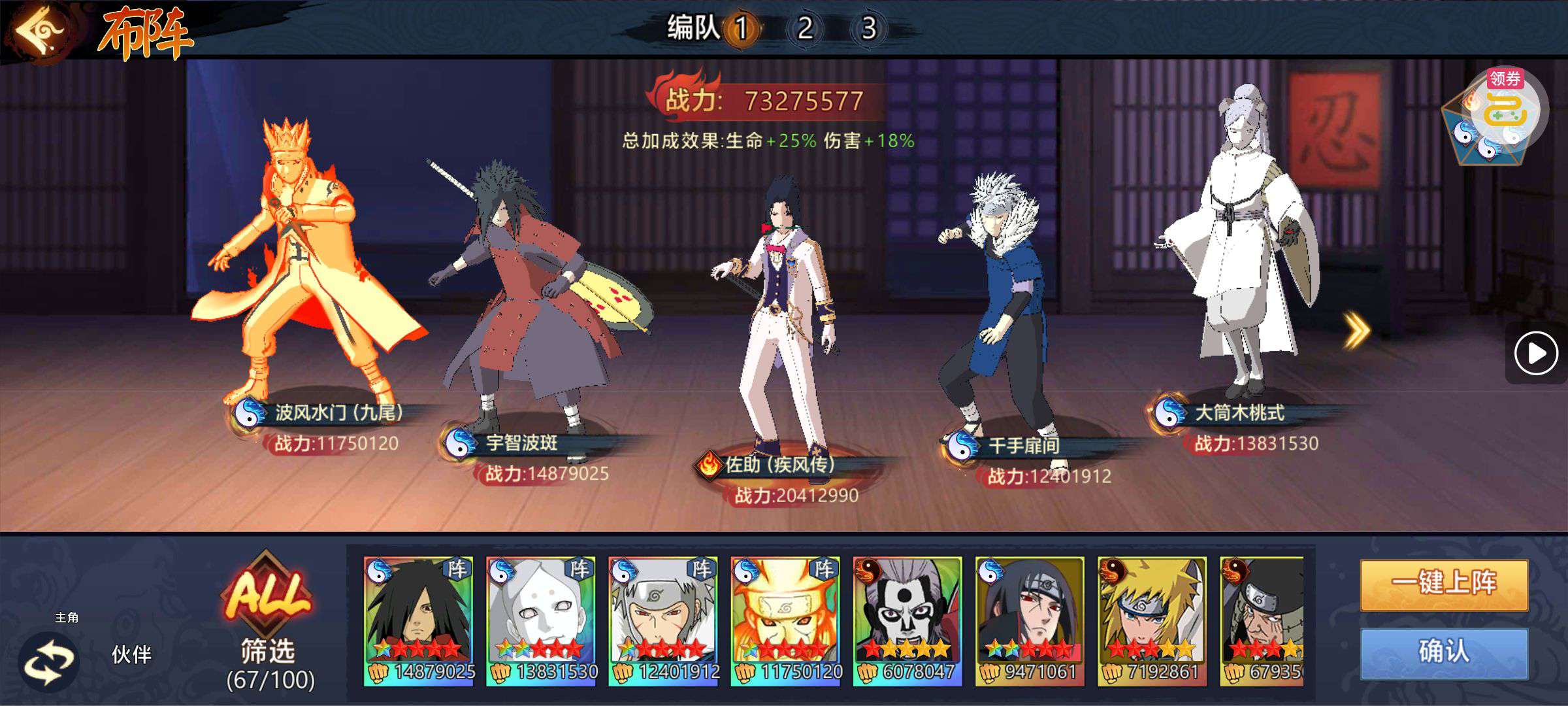
Task: Switch to team formation 2
Action: pyautogui.click(x=805, y=28)
